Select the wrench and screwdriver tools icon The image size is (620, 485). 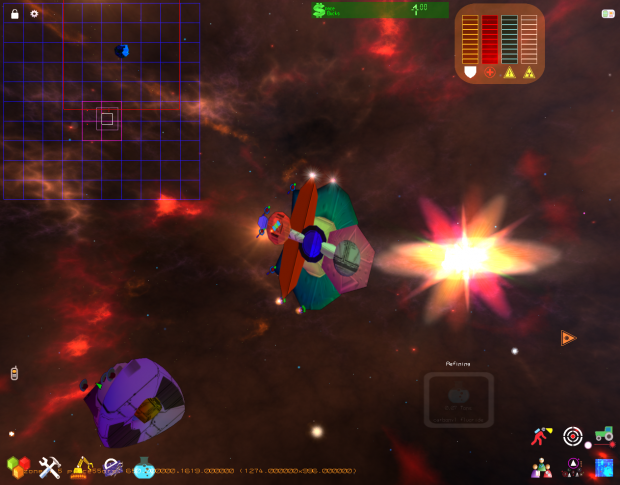point(50,467)
